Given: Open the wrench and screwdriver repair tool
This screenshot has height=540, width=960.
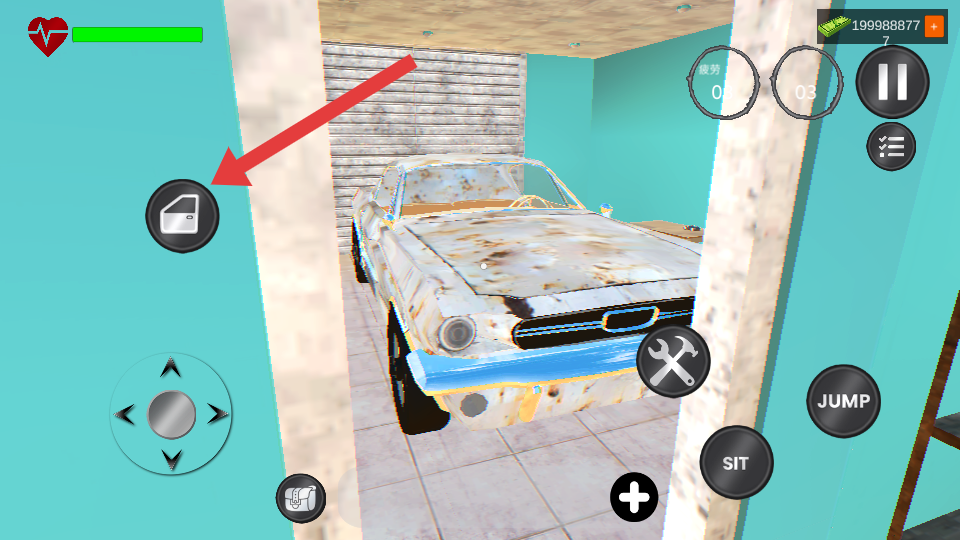Looking at the screenshot, I should (x=673, y=361).
